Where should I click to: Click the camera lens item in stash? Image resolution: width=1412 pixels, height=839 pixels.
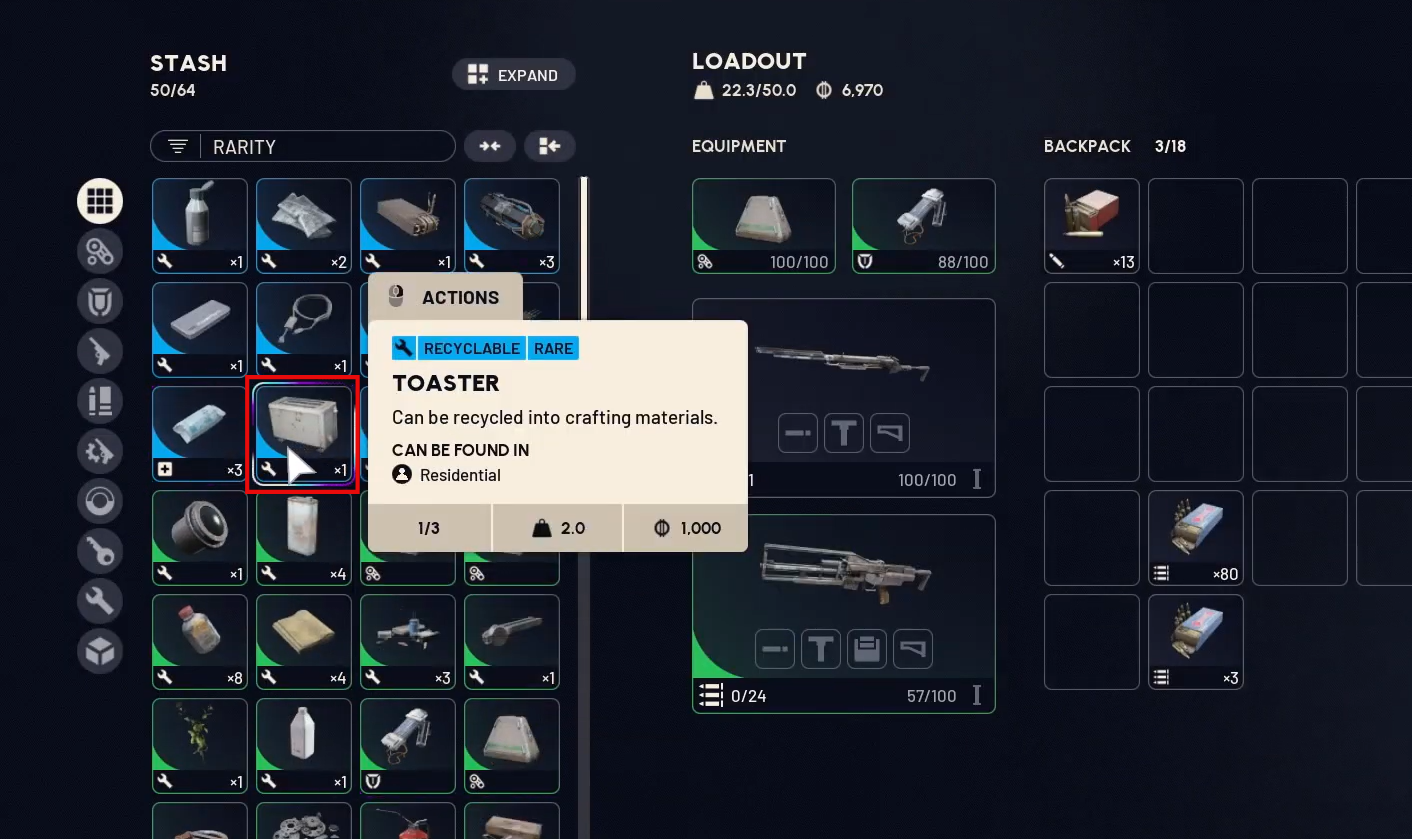click(200, 537)
